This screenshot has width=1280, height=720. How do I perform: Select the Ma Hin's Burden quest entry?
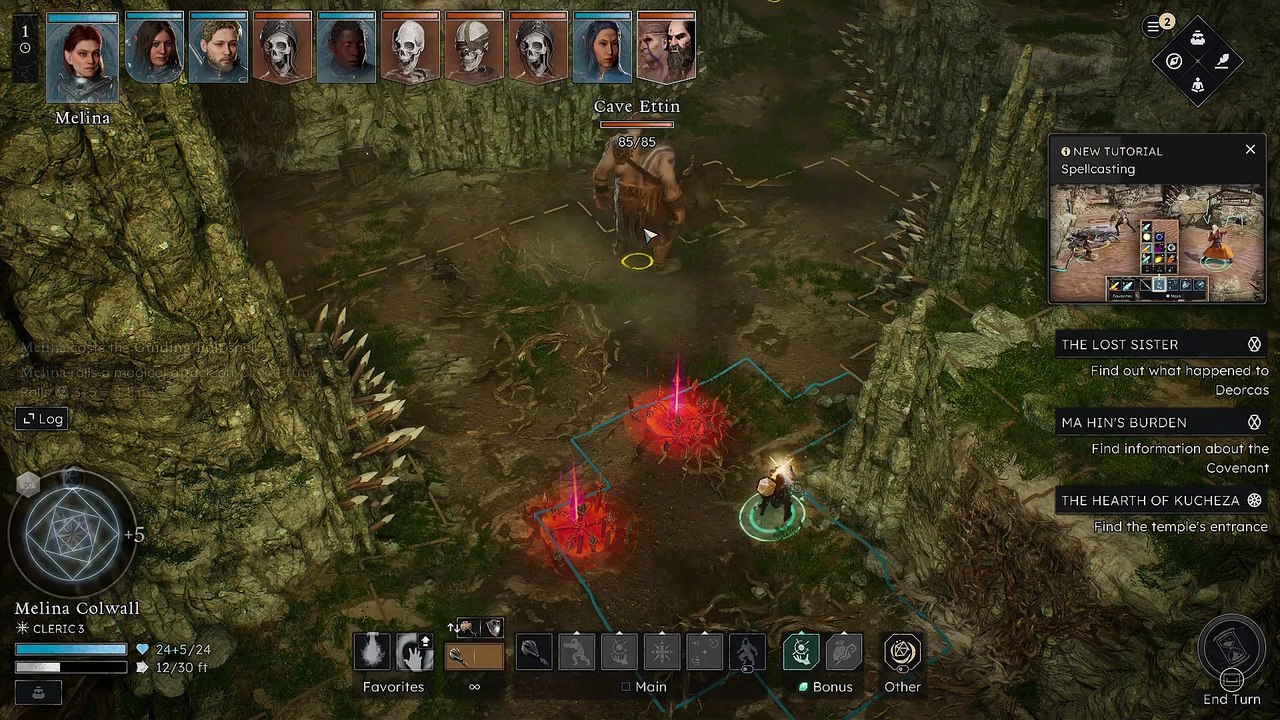1124,422
